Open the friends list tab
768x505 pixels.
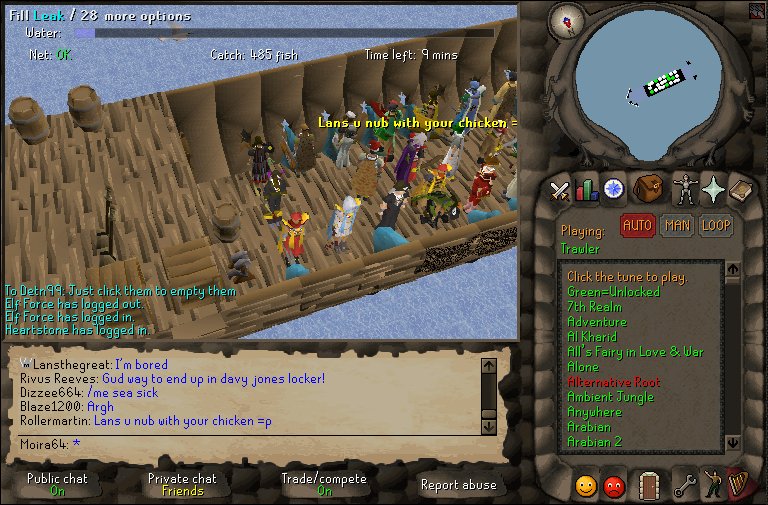click(x=586, y=486)
